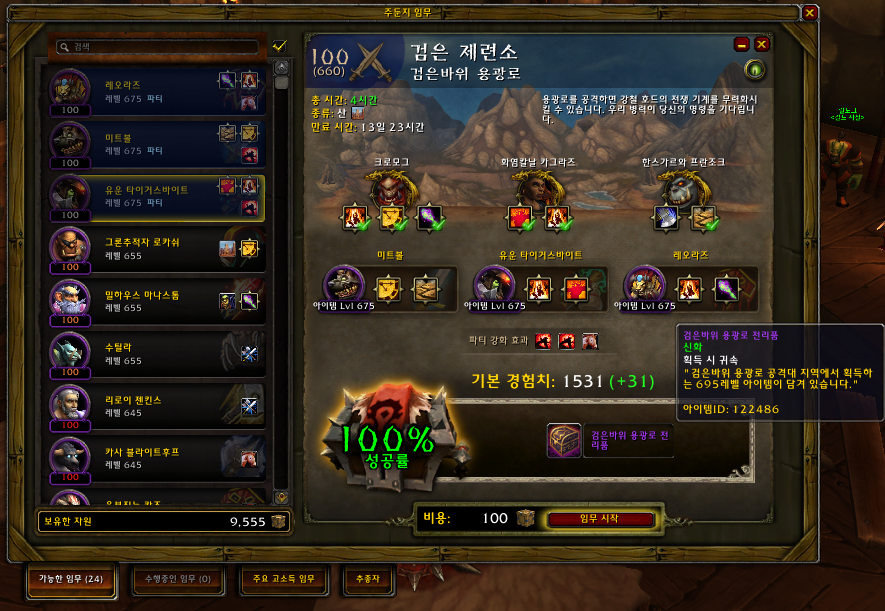Select follower 밀하우스 마나스톰 in the list
Image resolution: width=885 pixels, height=611 pixels.
pyautogui.click(x=155, y=301)
